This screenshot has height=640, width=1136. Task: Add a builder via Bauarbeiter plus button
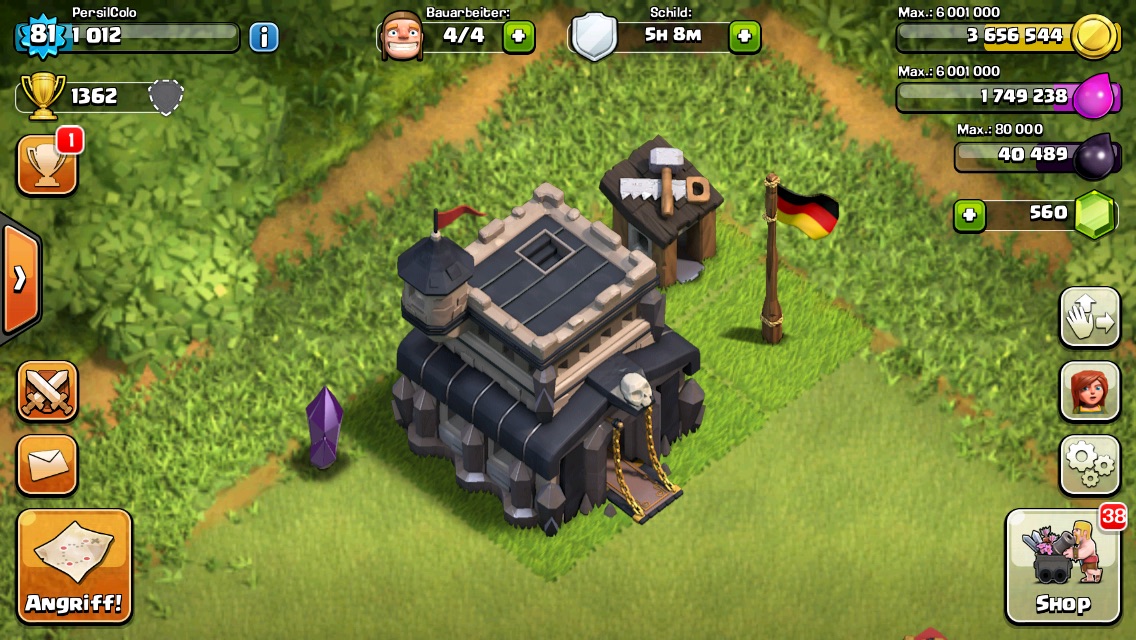tap(518, 37)
